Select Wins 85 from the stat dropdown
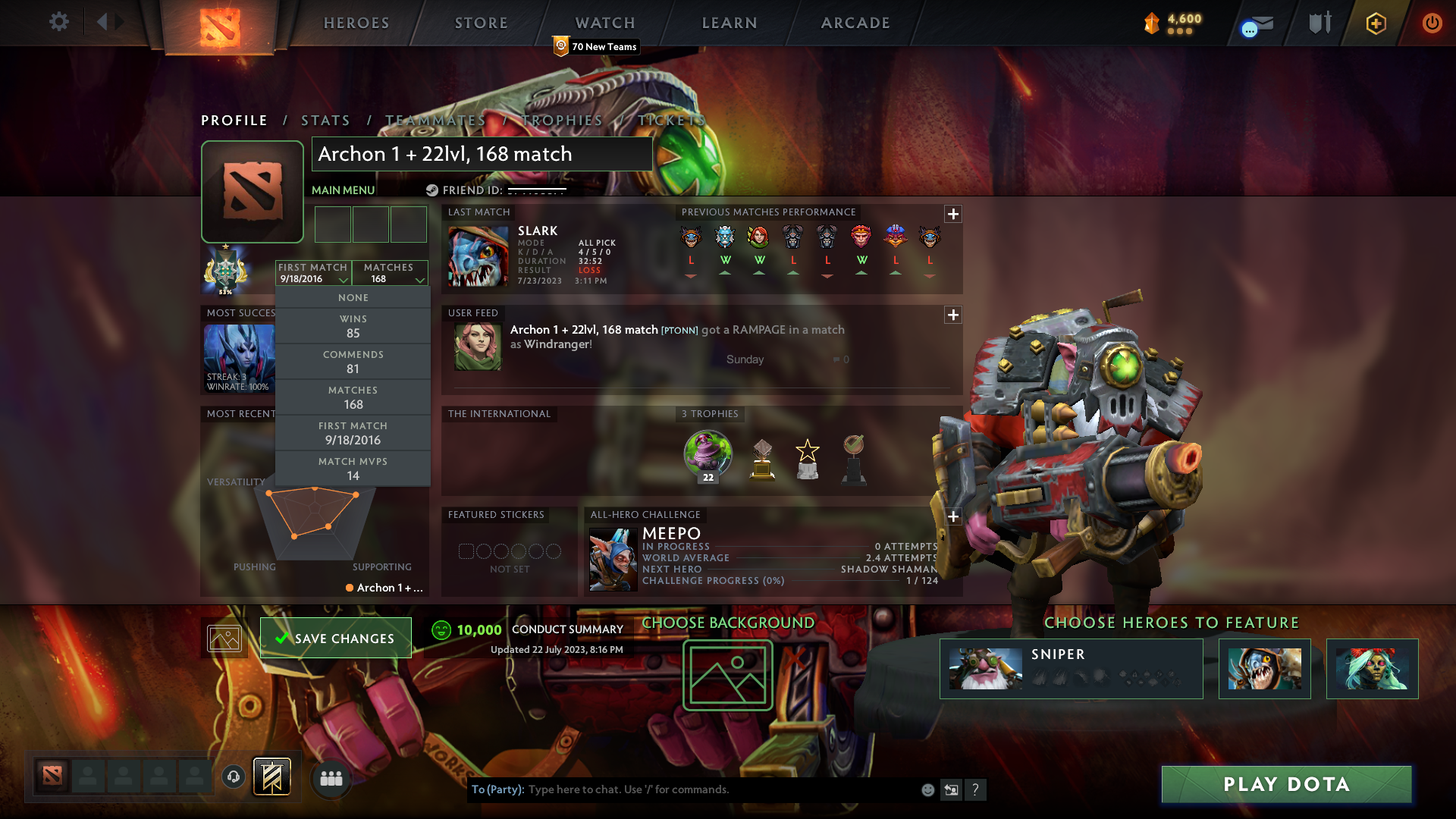This screenshot has height=819, width=1456. pos(353,325)
